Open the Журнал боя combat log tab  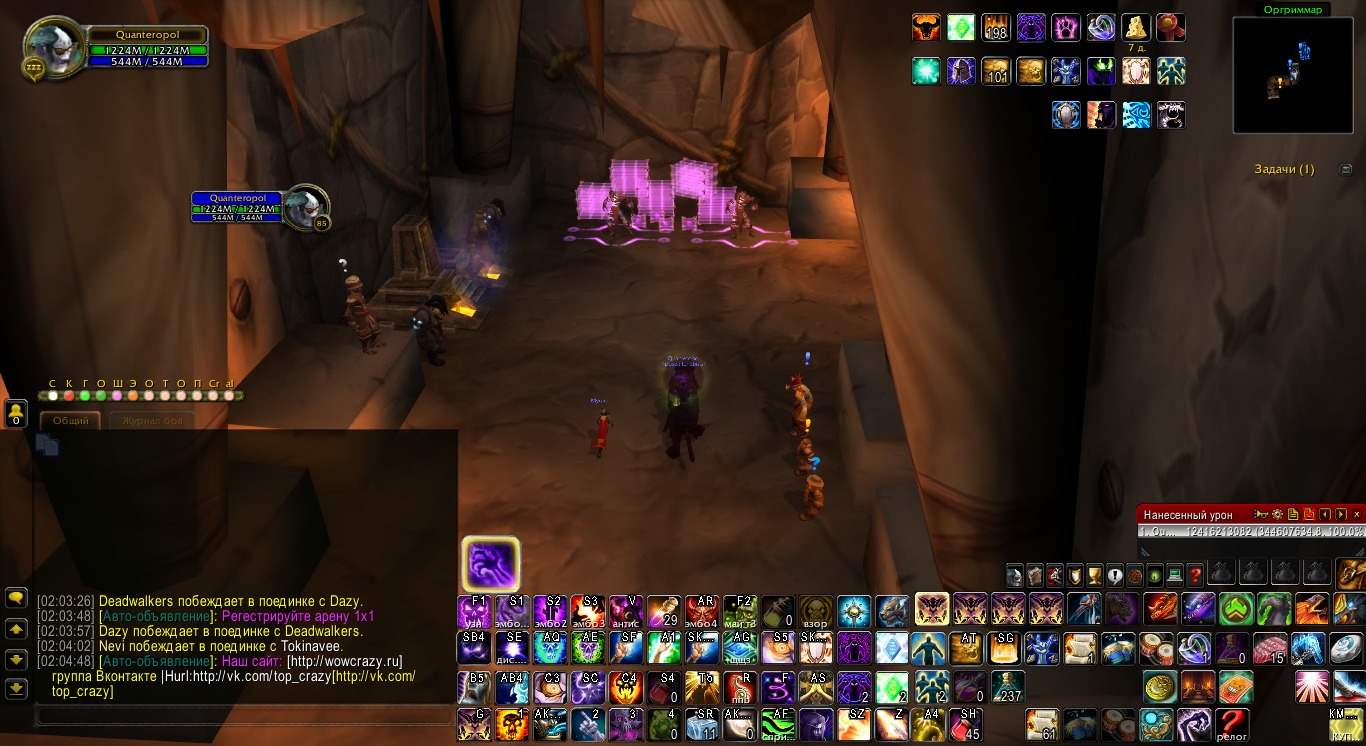point(148,421)
